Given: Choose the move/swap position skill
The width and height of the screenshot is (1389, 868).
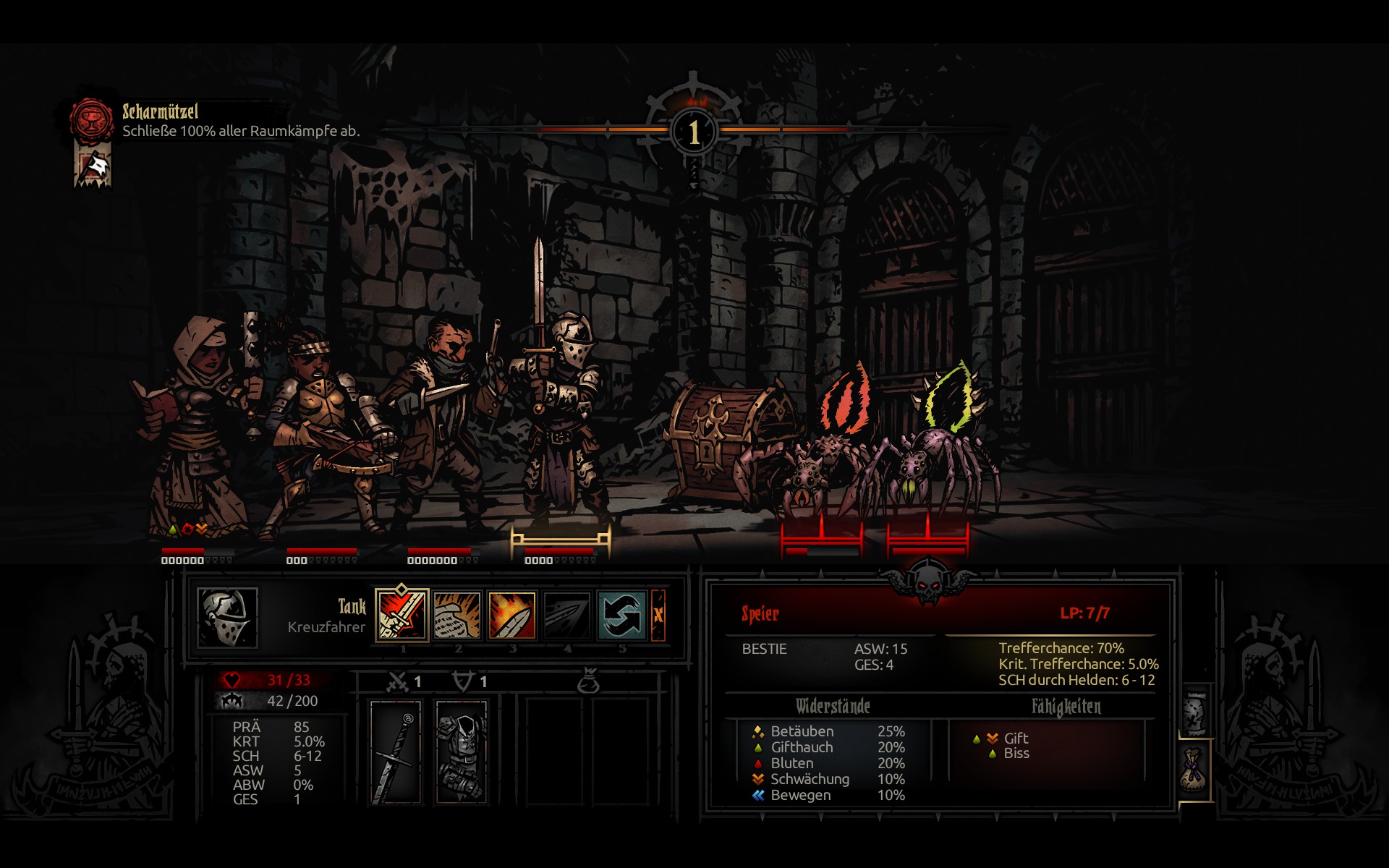Looking at the screenshot, I should coord(621,616).
